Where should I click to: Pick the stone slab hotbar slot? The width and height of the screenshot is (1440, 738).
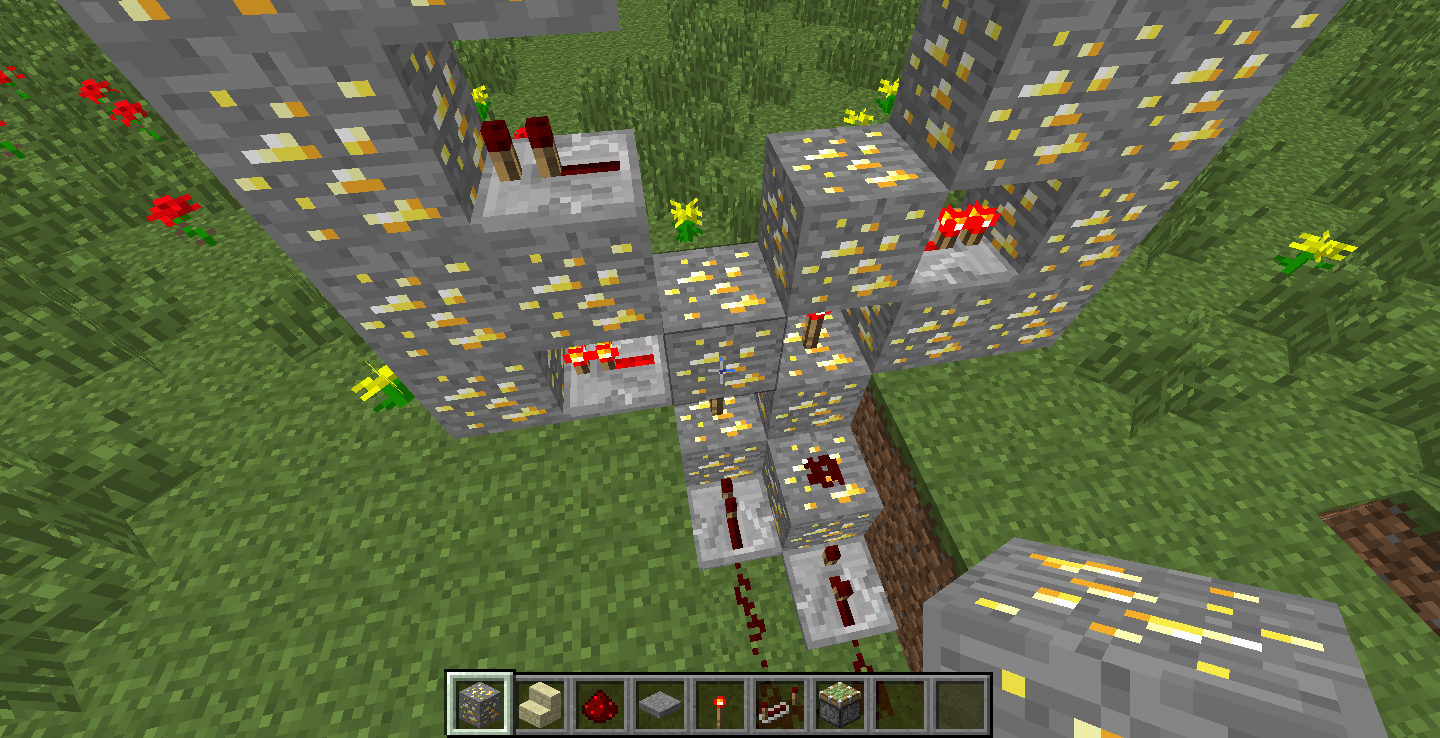659,704
